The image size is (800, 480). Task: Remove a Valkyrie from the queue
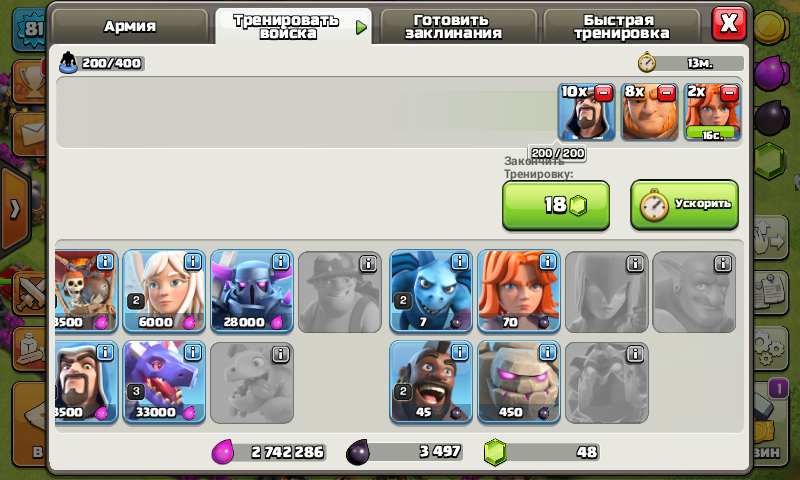tap(729, 93)
